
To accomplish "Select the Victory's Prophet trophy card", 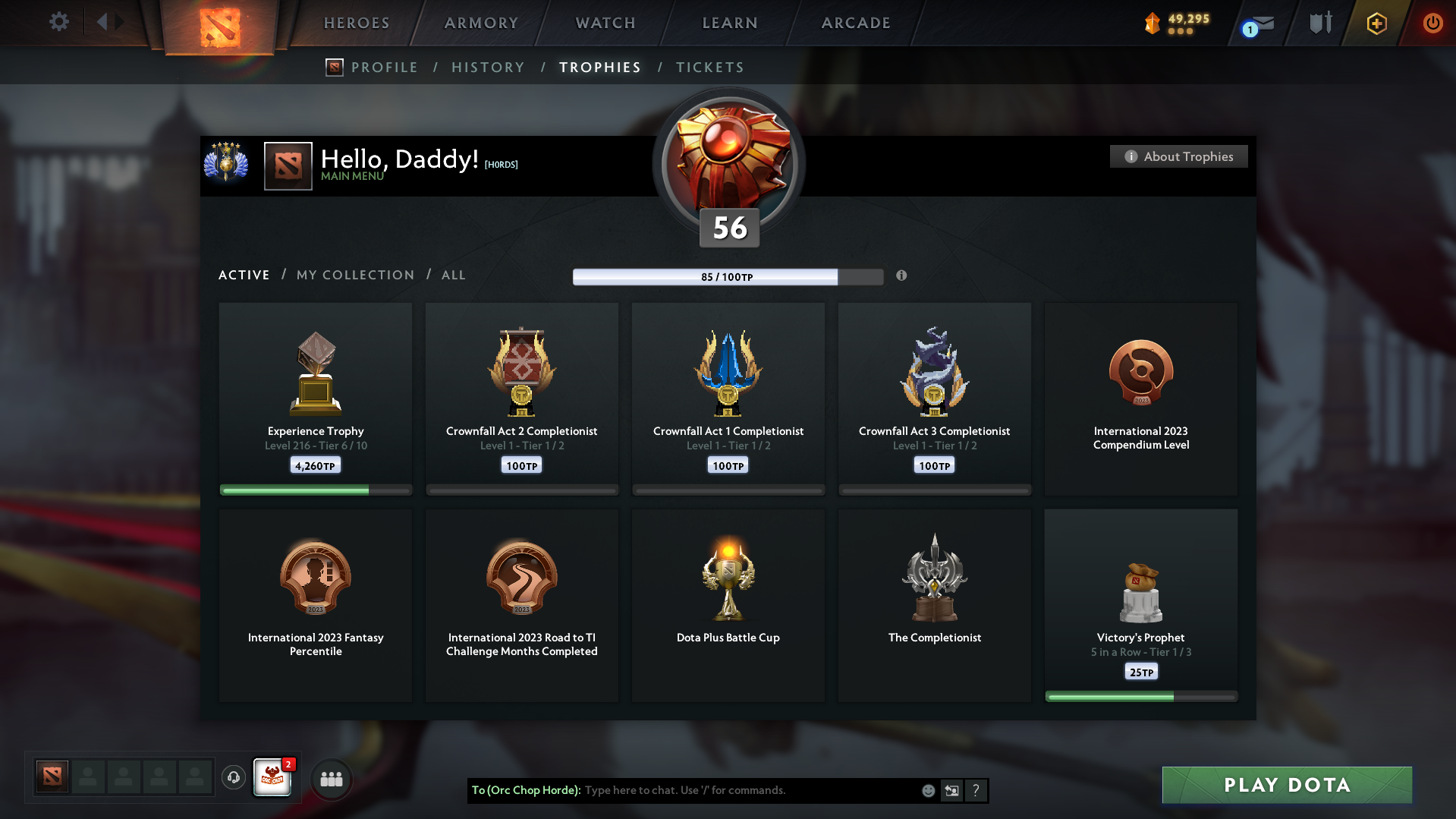I will [x=1140, y=605].
